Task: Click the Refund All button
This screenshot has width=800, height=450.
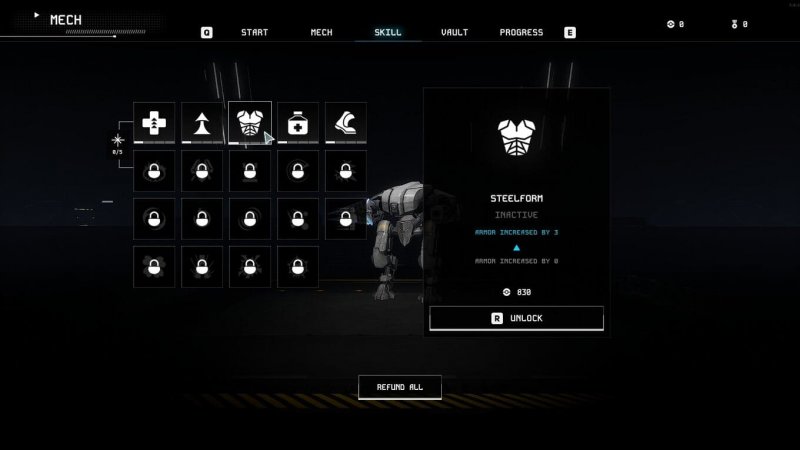Action: 399,387
